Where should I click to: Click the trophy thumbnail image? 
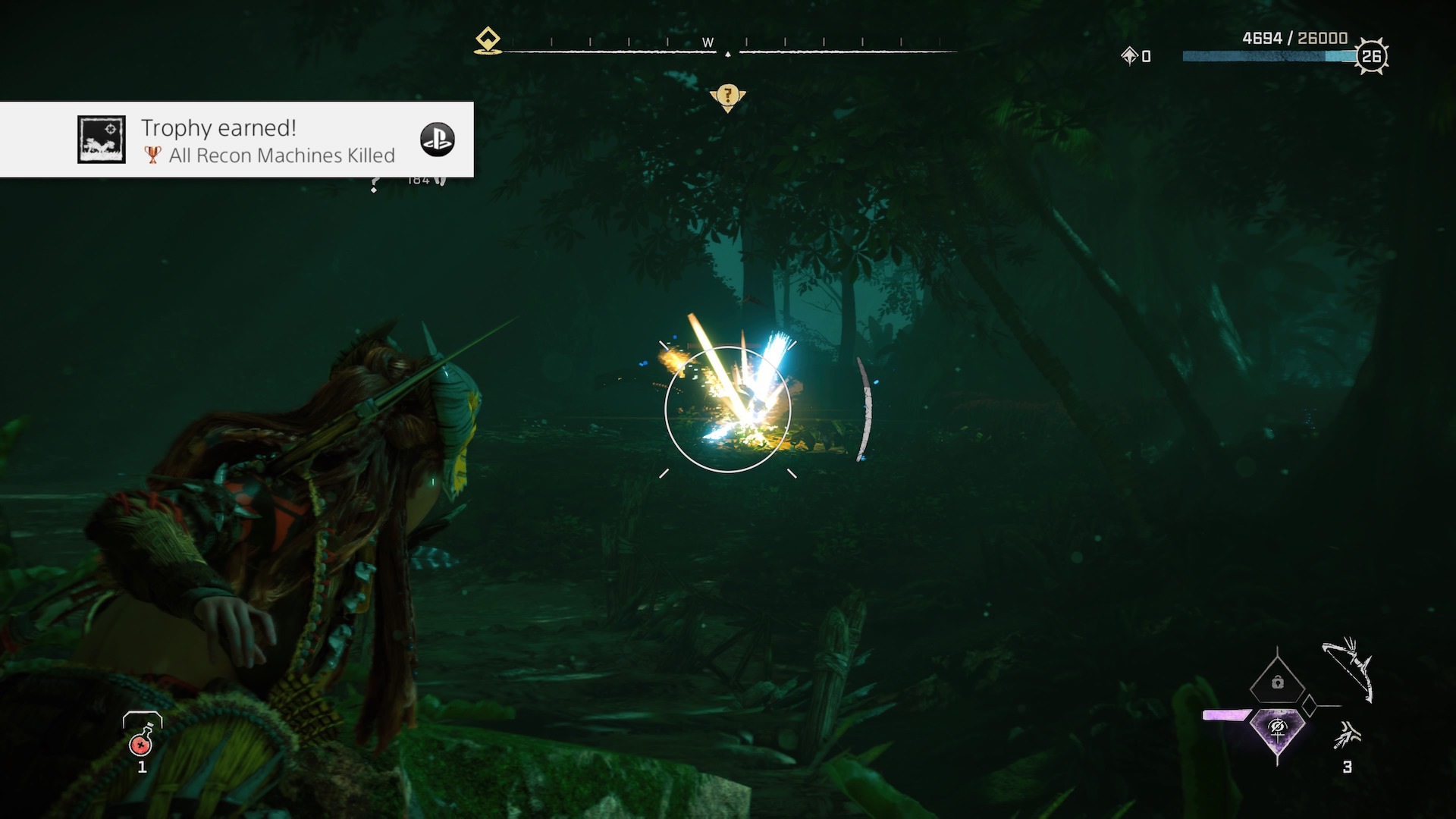click(x=102, y=140)
